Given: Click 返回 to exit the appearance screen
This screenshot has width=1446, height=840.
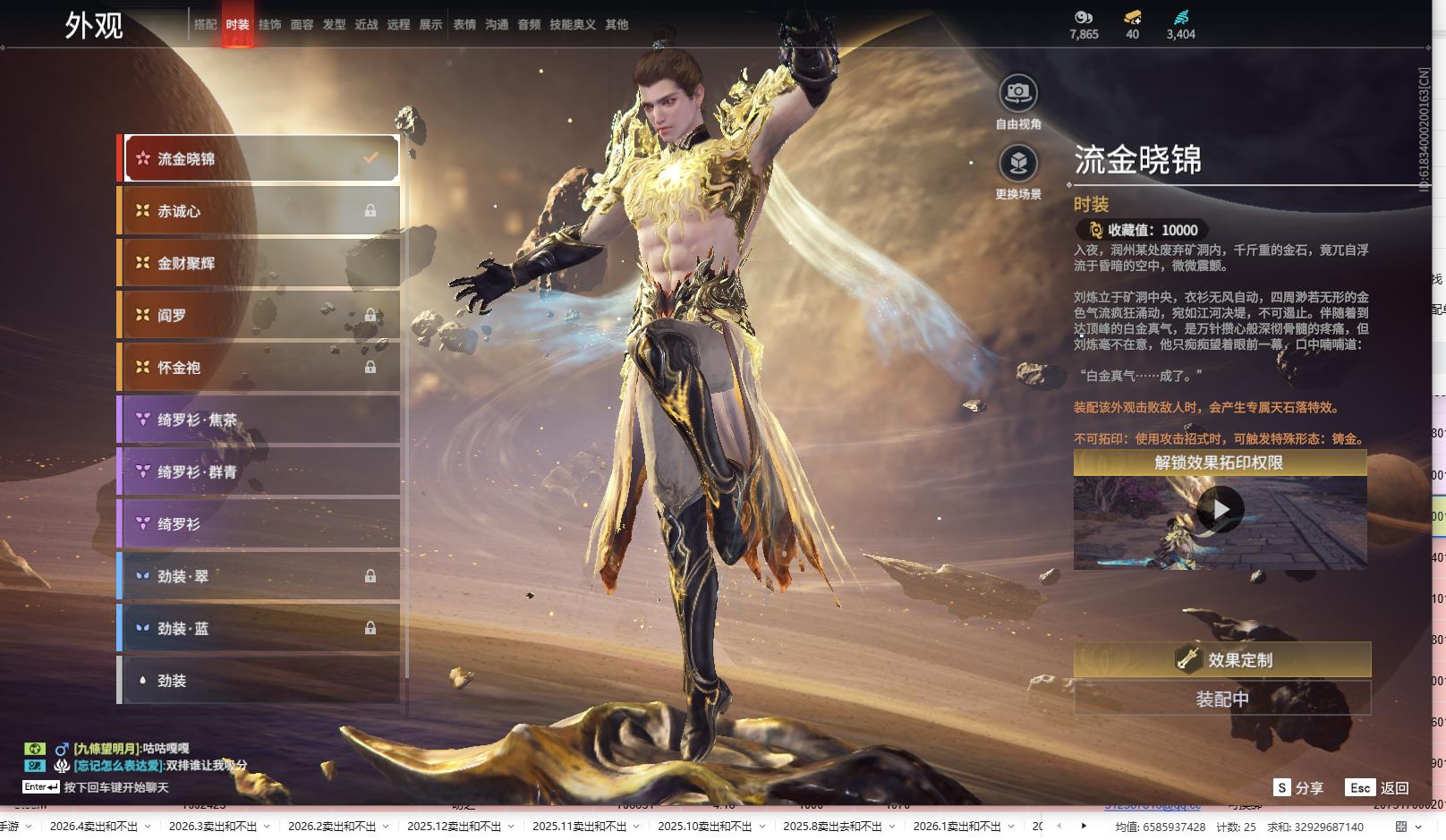Looking at the screenshot, I should [x=1378, y=788].
